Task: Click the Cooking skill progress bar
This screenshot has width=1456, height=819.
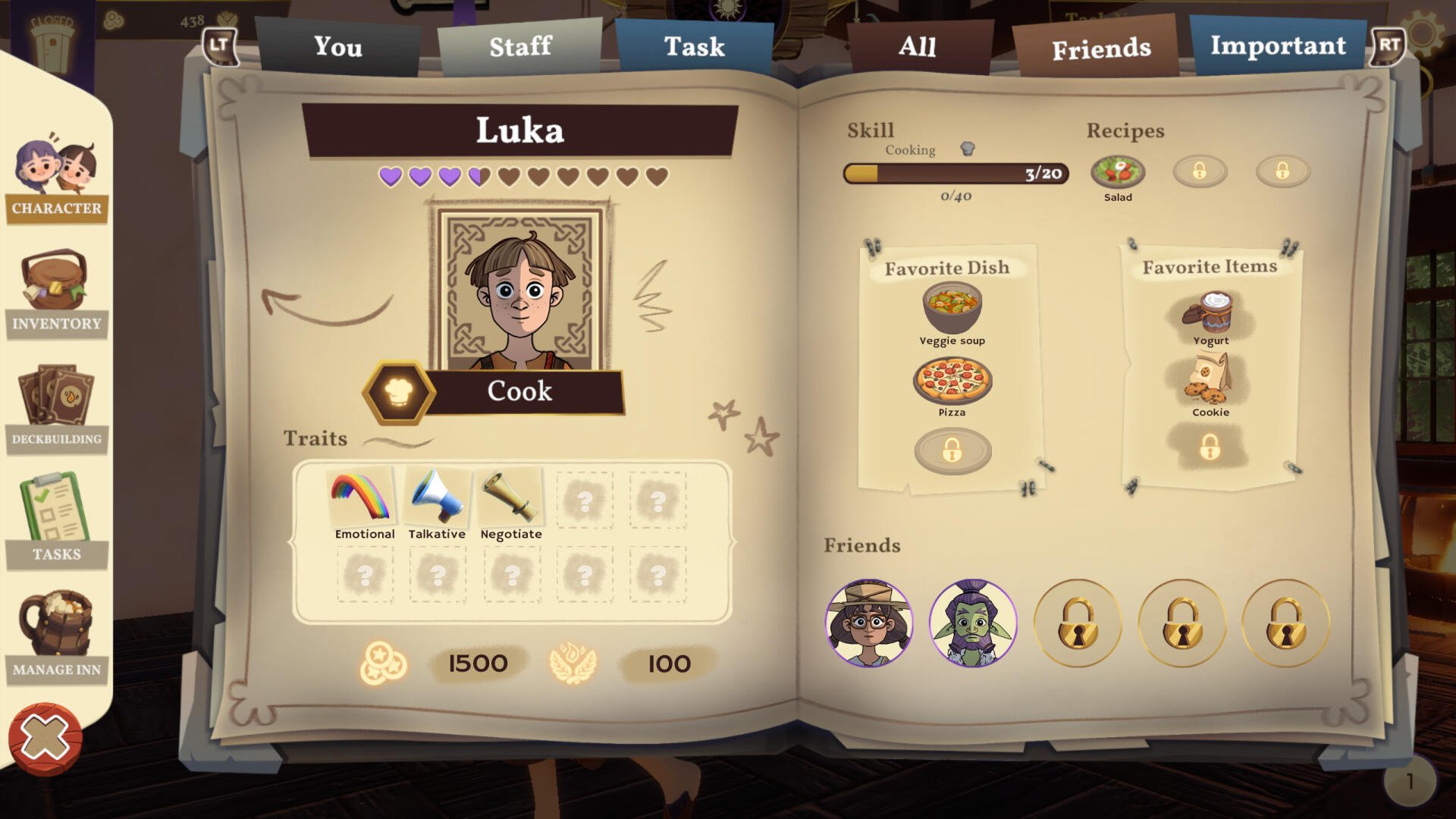Action: click(954, 173)
